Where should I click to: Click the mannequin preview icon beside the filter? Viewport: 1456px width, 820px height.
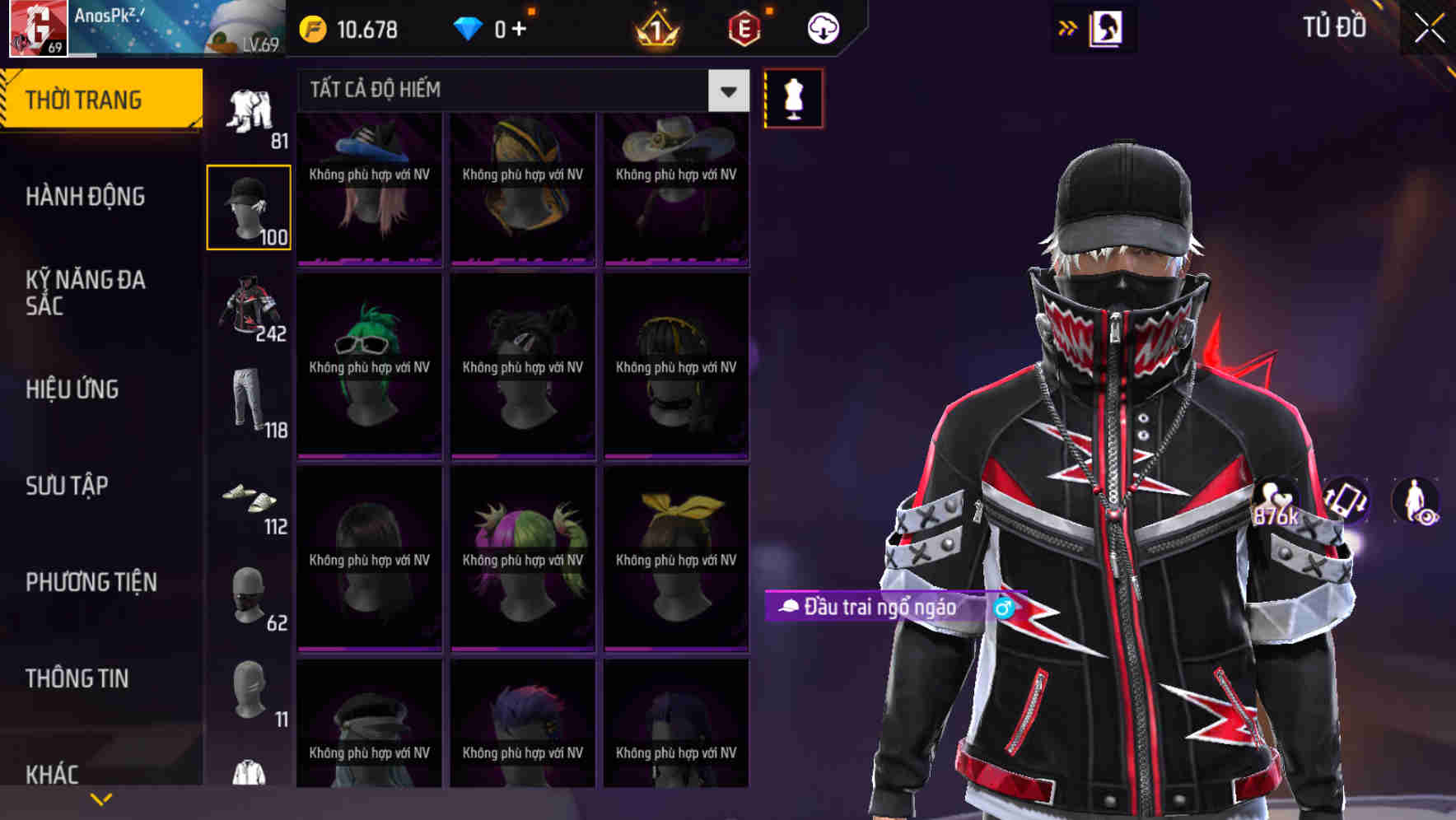793,97
